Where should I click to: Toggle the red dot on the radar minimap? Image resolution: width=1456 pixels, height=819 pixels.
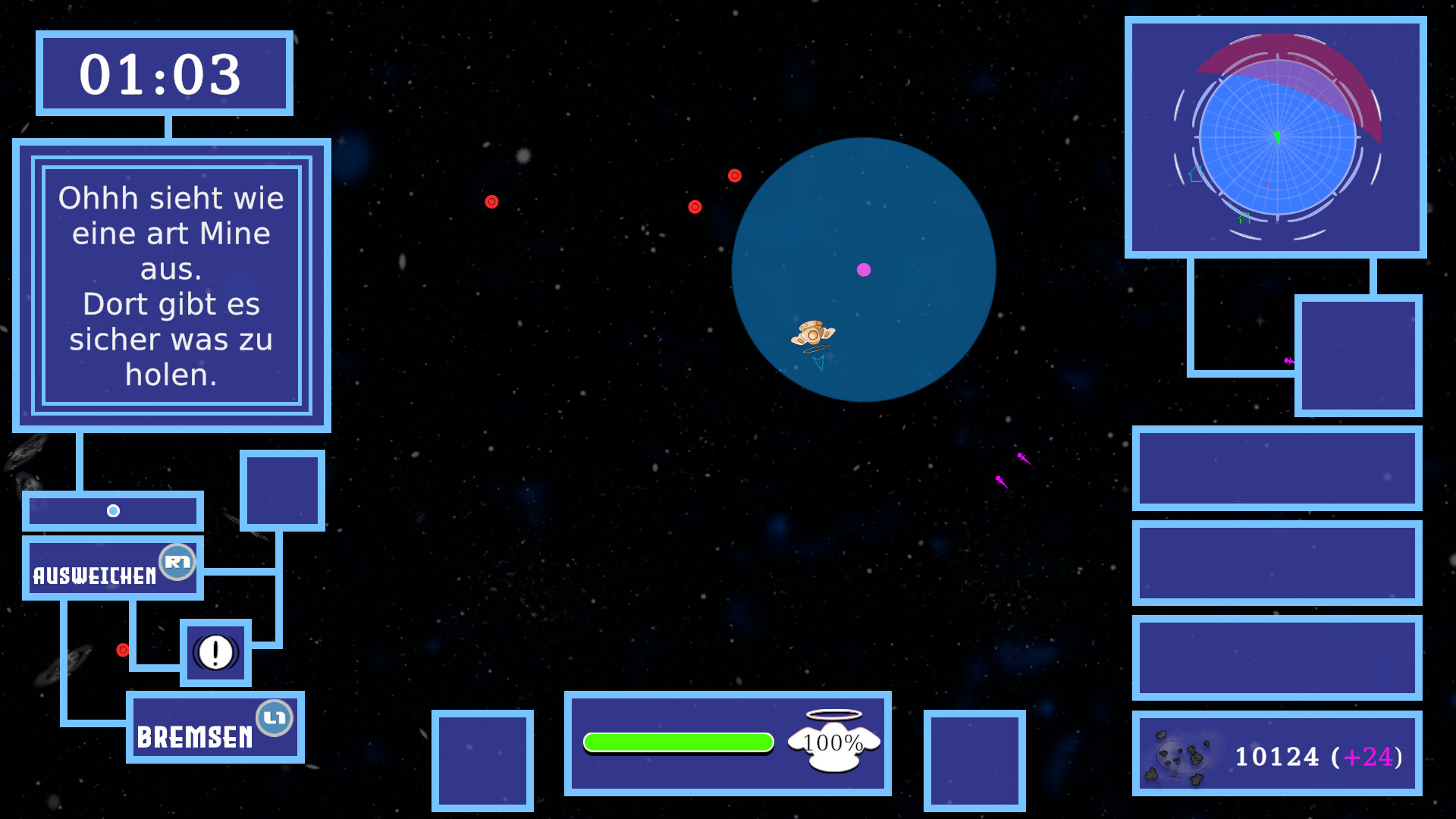coord(1266,184)
